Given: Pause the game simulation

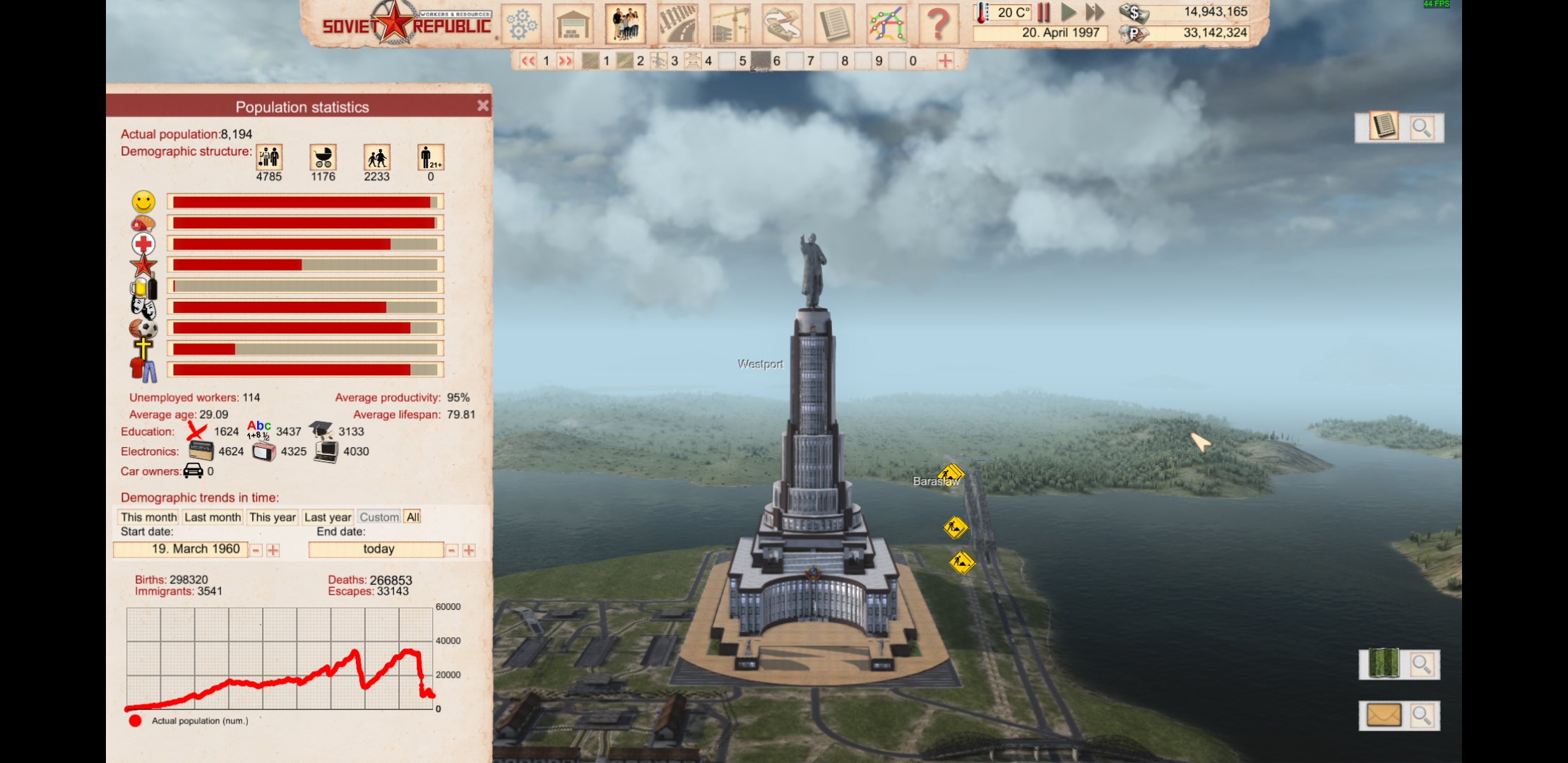Looking at the screenshot, I should (x=1044, y=12).
